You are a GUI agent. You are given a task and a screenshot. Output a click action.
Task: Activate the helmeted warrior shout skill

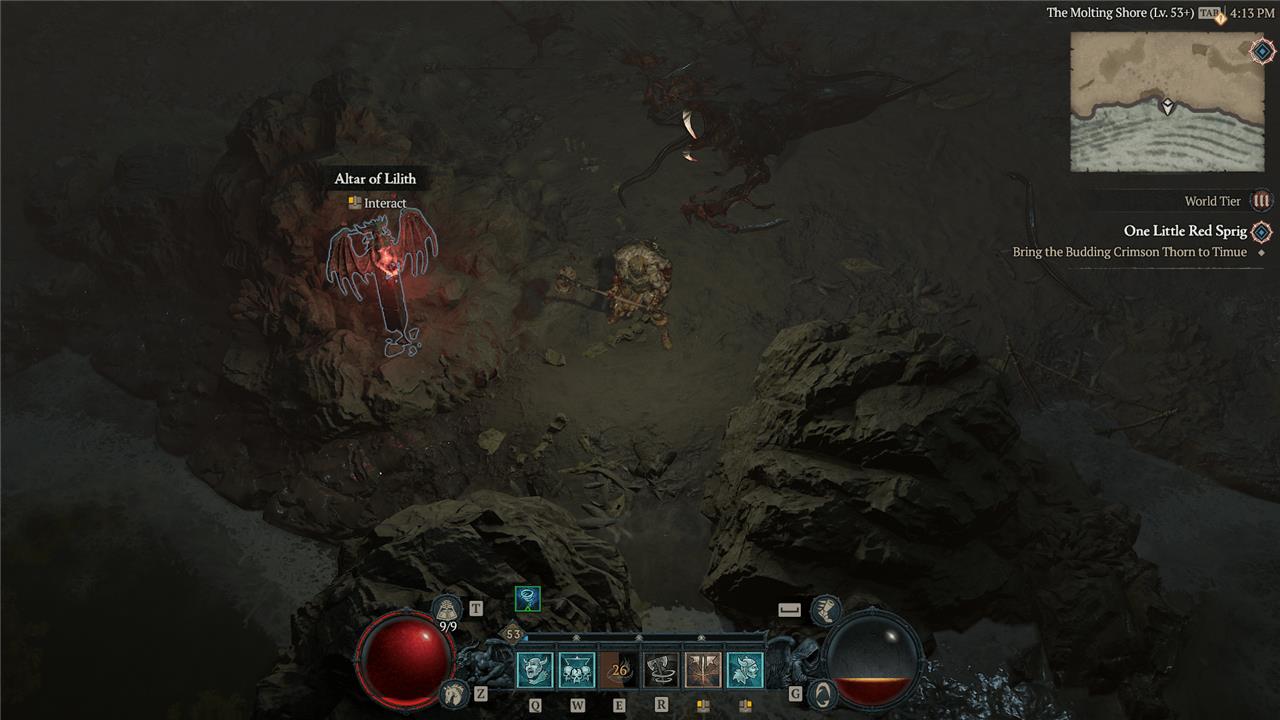tap(745, 670)
